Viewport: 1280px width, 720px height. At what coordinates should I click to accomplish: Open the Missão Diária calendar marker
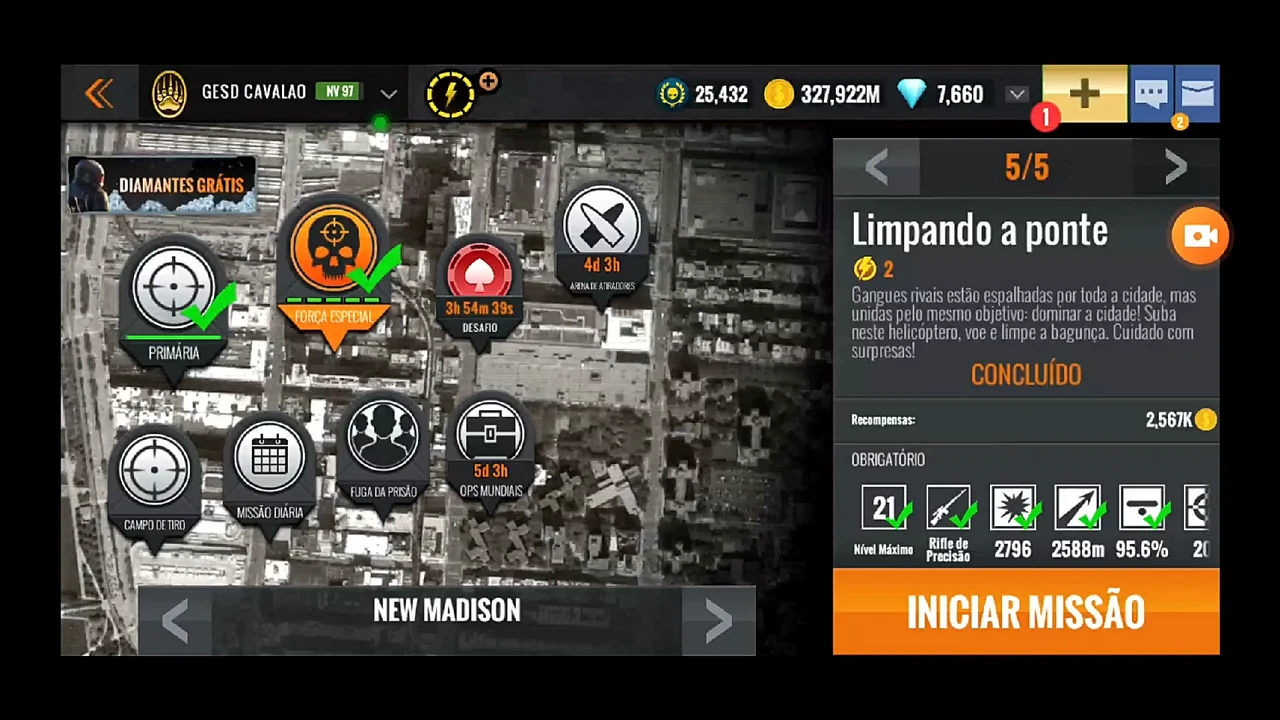(270, 458)
